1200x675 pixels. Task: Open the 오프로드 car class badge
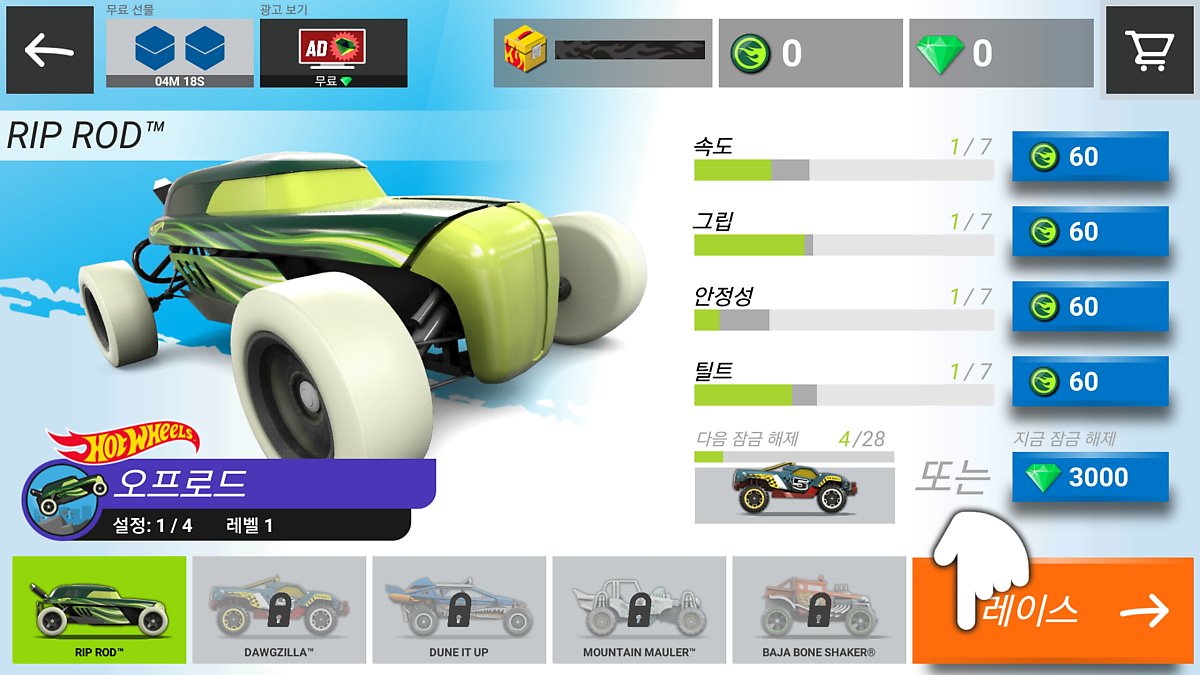[x=230, y=485]
